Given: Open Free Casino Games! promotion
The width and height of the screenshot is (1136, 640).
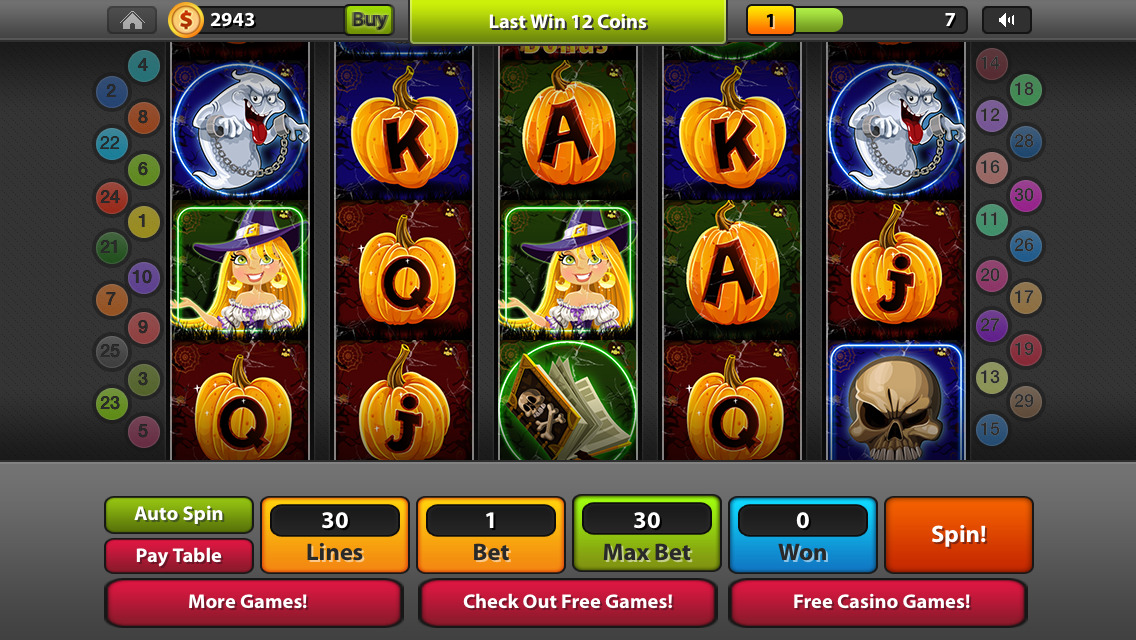Looking at the screenshot, I should point(880,602).
